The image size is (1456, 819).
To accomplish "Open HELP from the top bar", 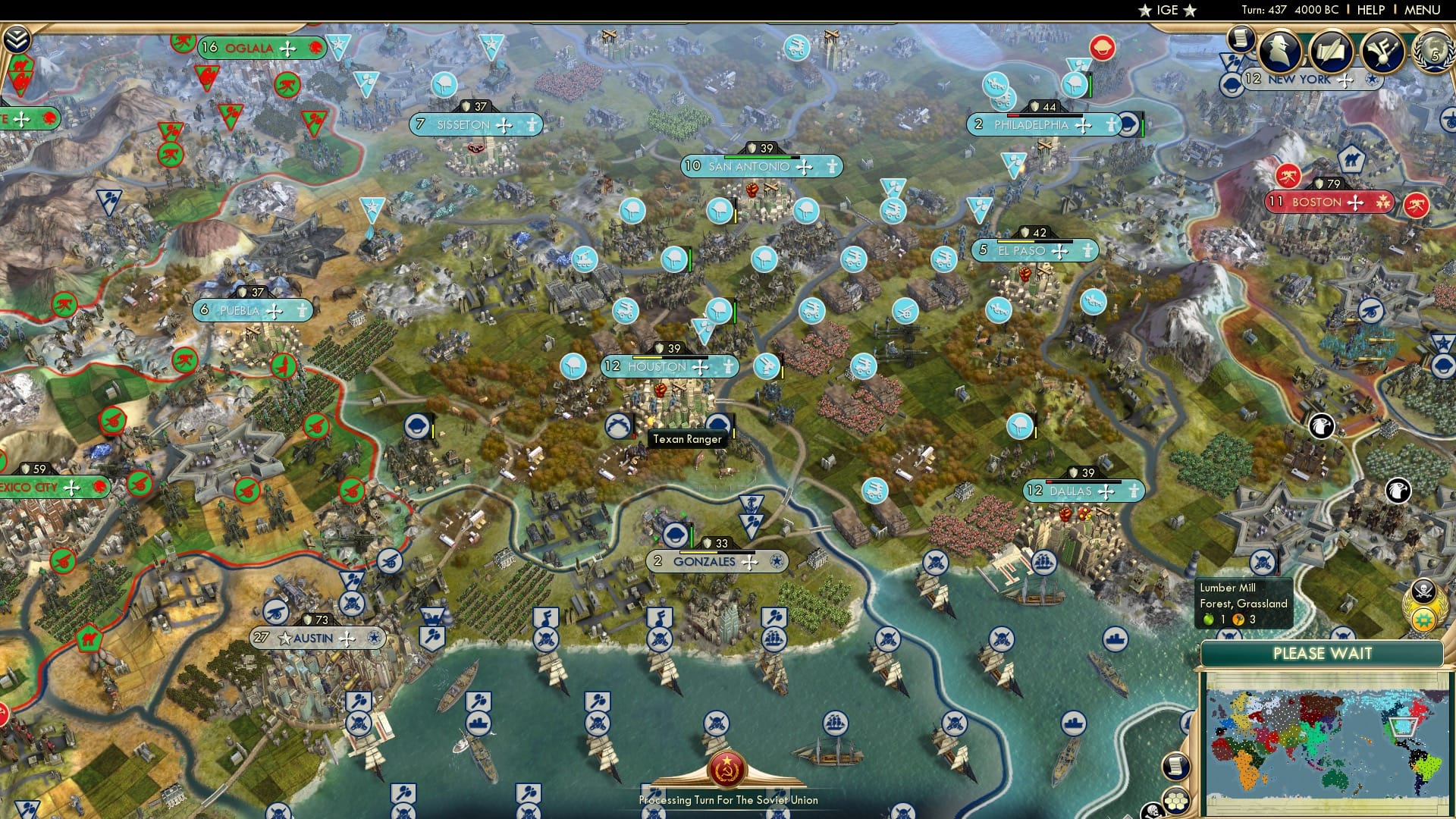I will point(1371,9).
